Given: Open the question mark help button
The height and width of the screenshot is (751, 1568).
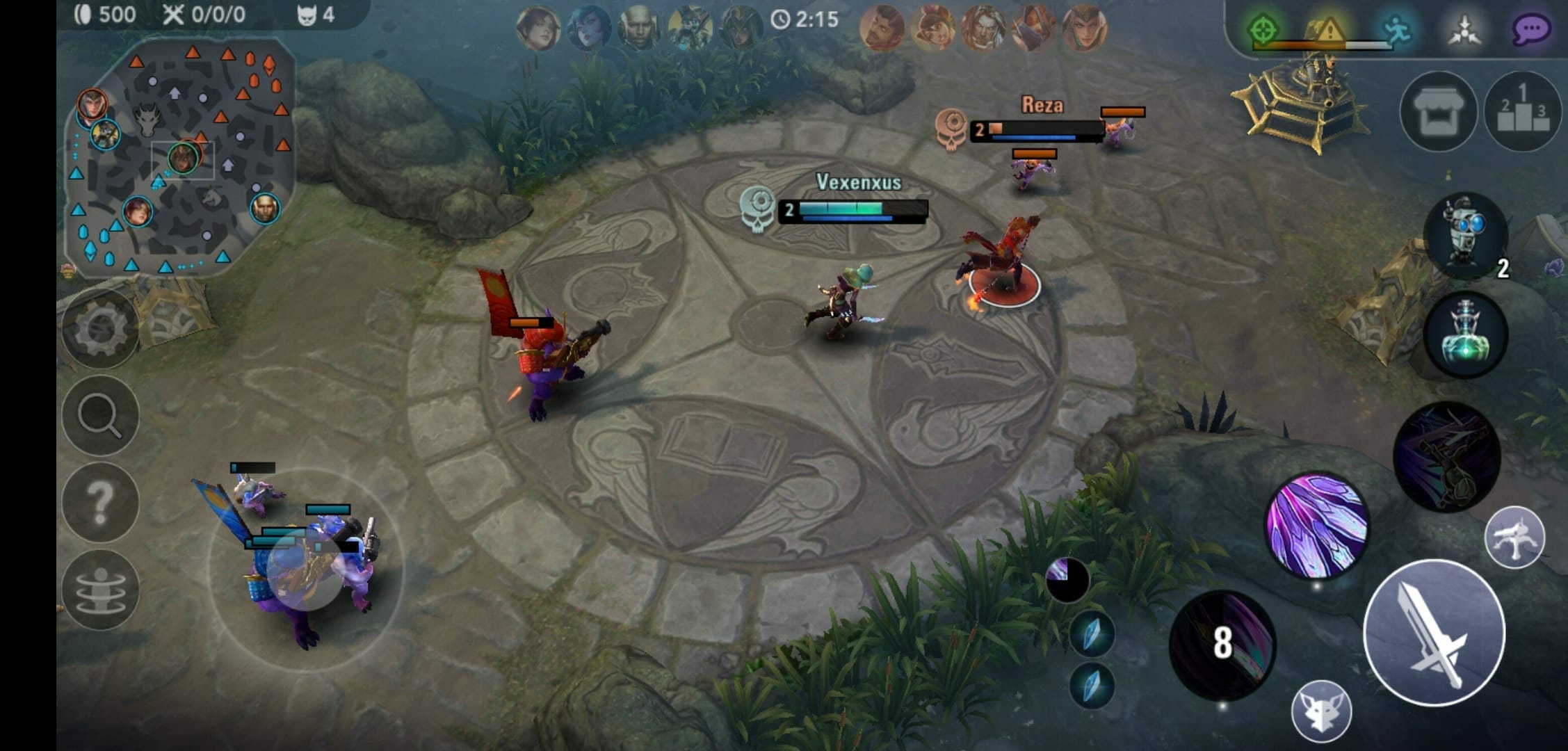Looking at the screenshot, I should 100,502.
